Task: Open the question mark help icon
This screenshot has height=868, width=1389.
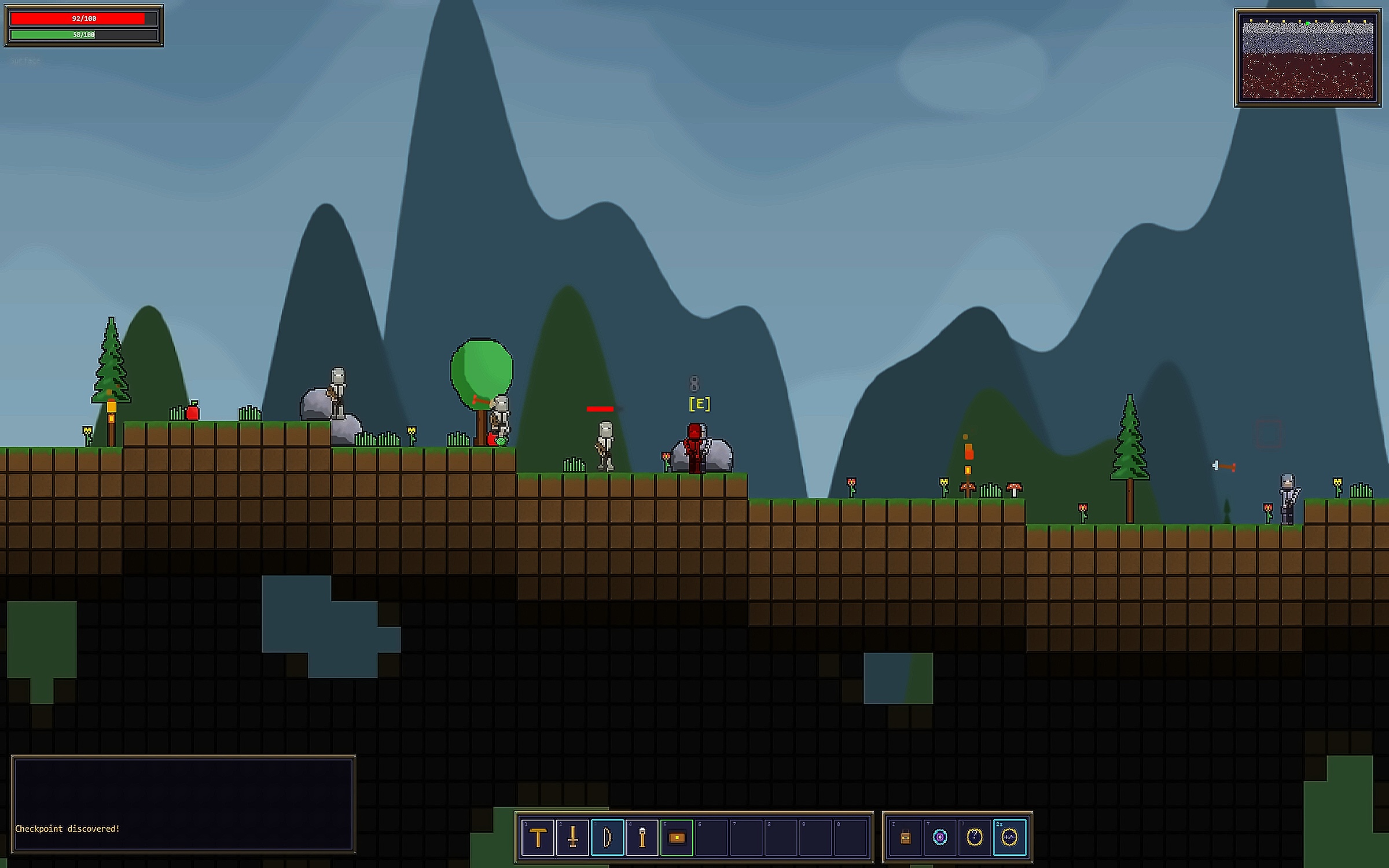Action: point(975,837)
